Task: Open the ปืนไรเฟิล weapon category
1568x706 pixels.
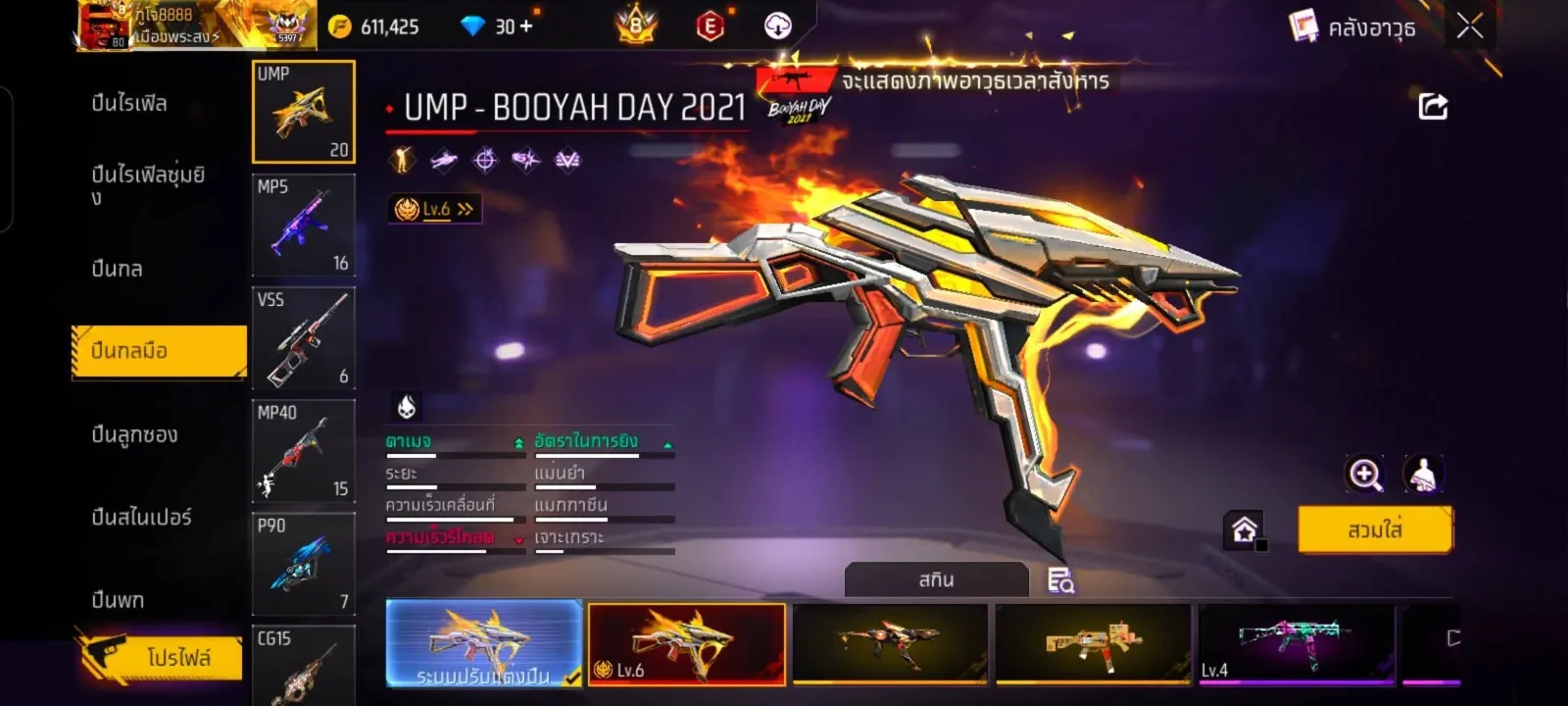Action: 129,103
